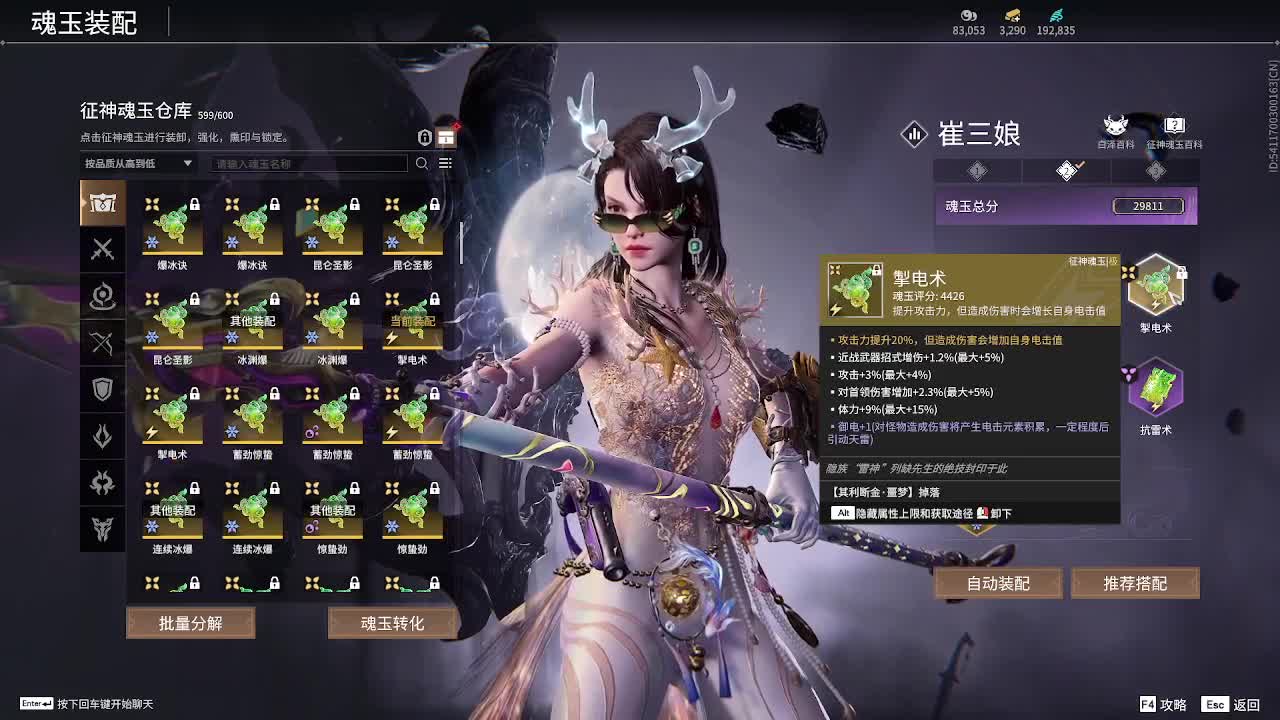Open 推荐搭配 recommended builds
This screenshot has height=720, width=1280.
click(1135, 583)
